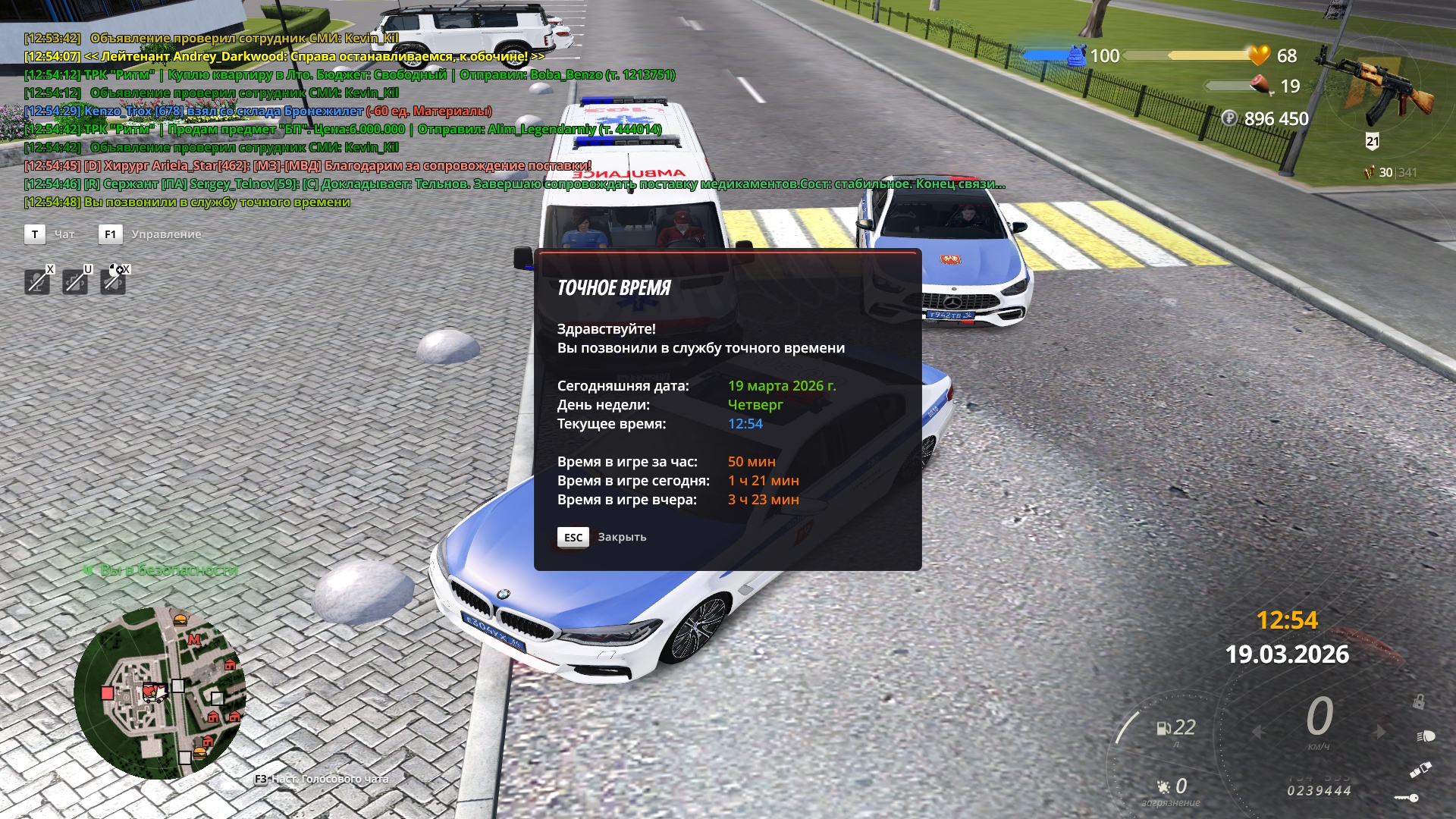The width and height of the screenshot is (1456, 819).
Task: Select the AK-47 weapon icon
Action: point(1379,85)
